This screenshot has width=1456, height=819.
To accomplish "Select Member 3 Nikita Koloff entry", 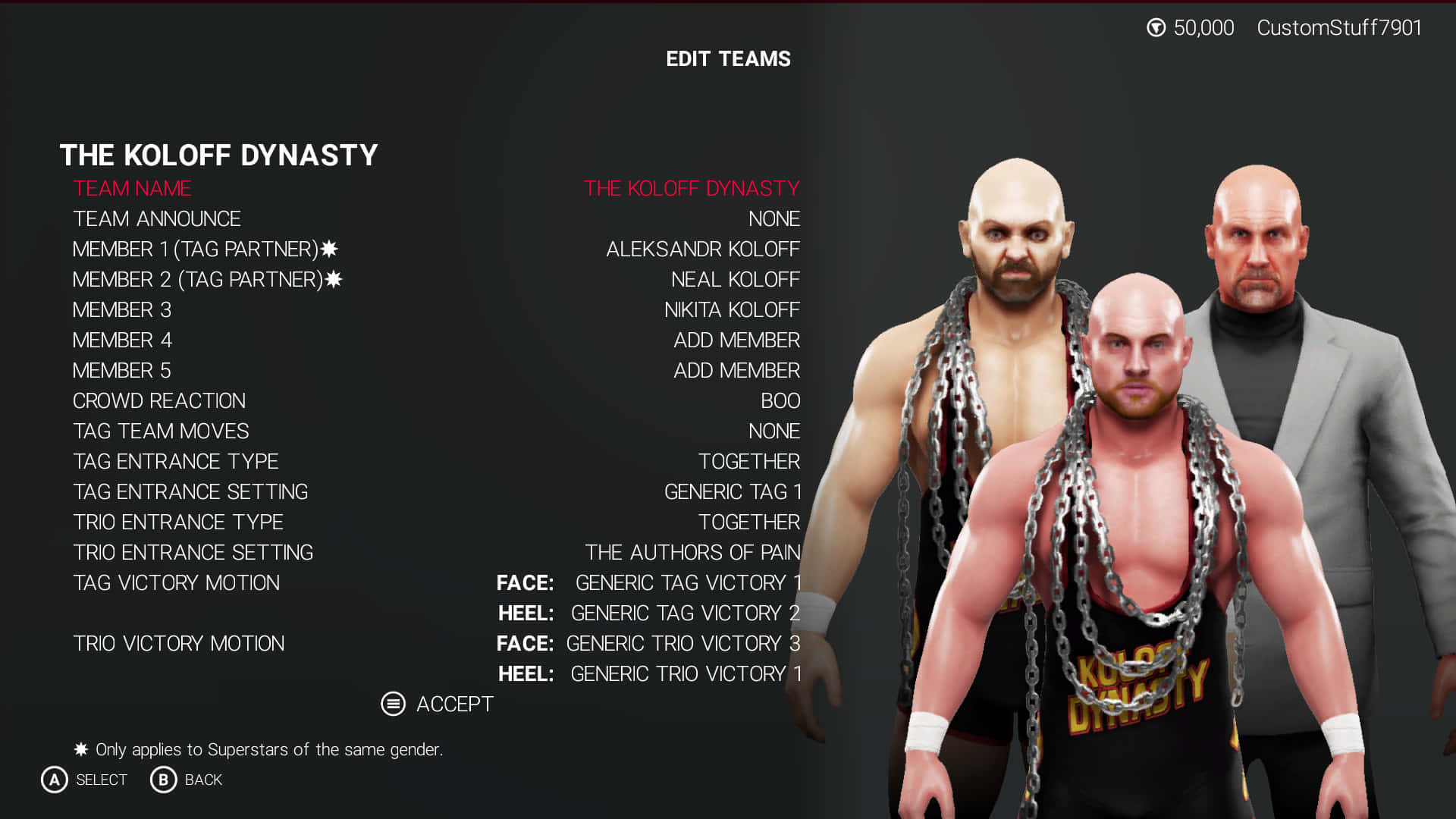I will point(732,309).
